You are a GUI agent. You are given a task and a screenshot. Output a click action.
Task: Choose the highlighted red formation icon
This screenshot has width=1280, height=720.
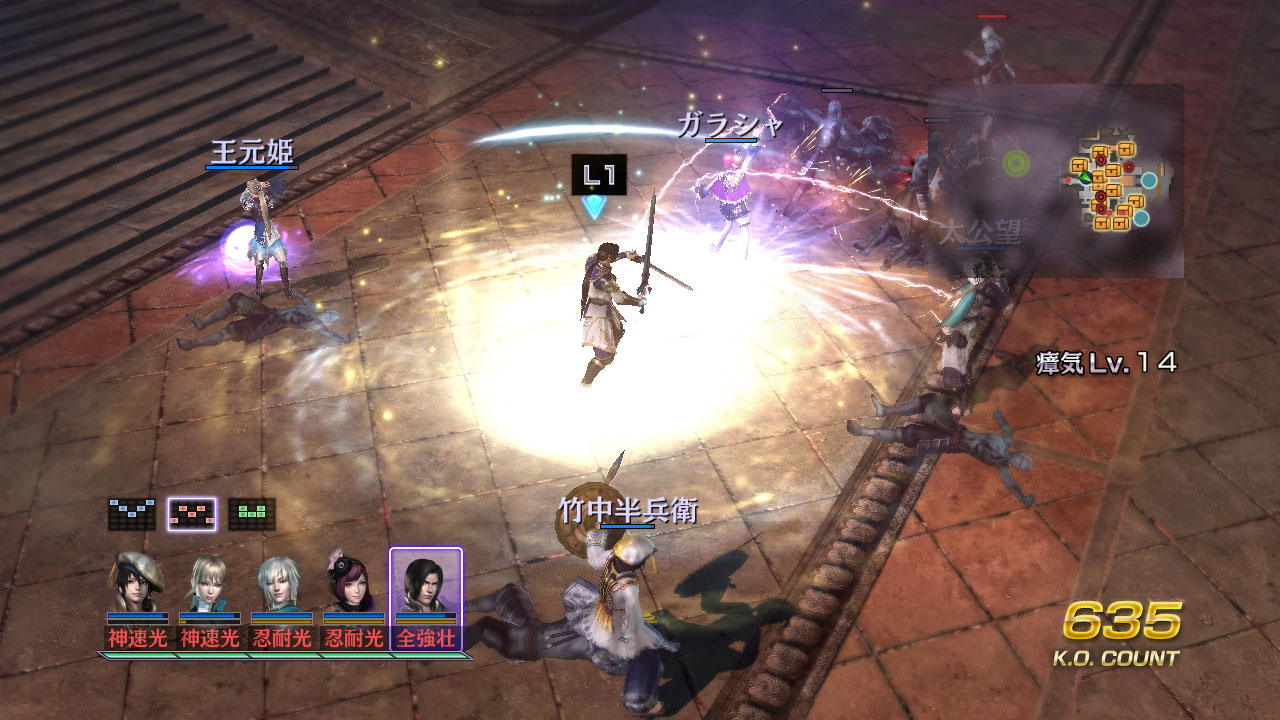coord(191,514)
